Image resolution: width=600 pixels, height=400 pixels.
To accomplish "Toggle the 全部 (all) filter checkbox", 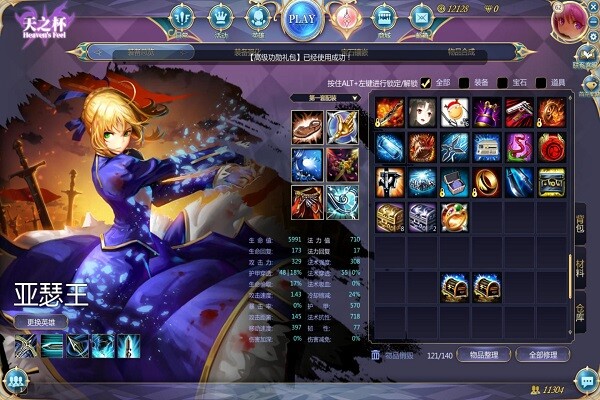I will click(426, 83).
